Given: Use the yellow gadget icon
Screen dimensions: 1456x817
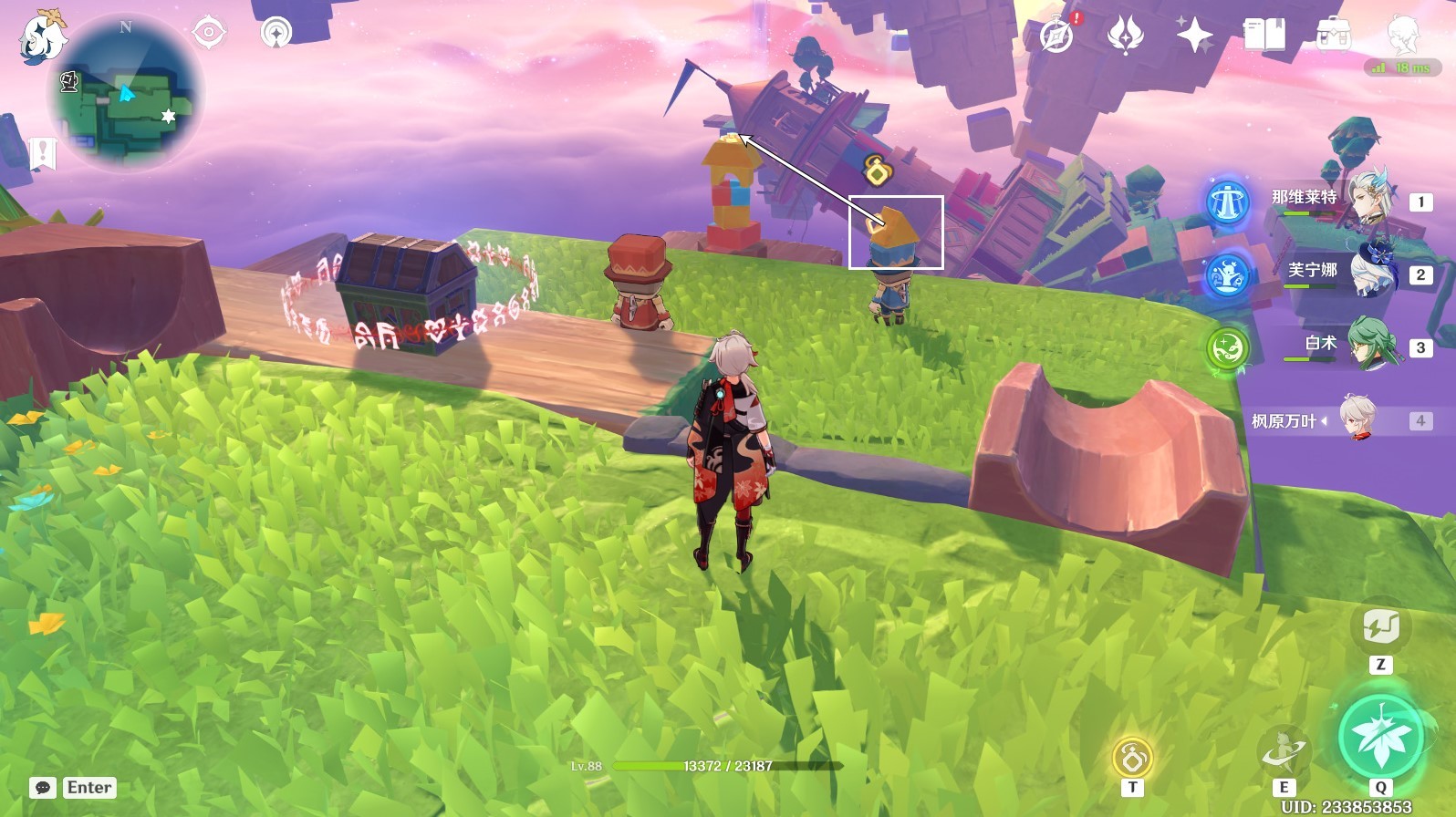Looking at the screenshot, I should 1132,757.
